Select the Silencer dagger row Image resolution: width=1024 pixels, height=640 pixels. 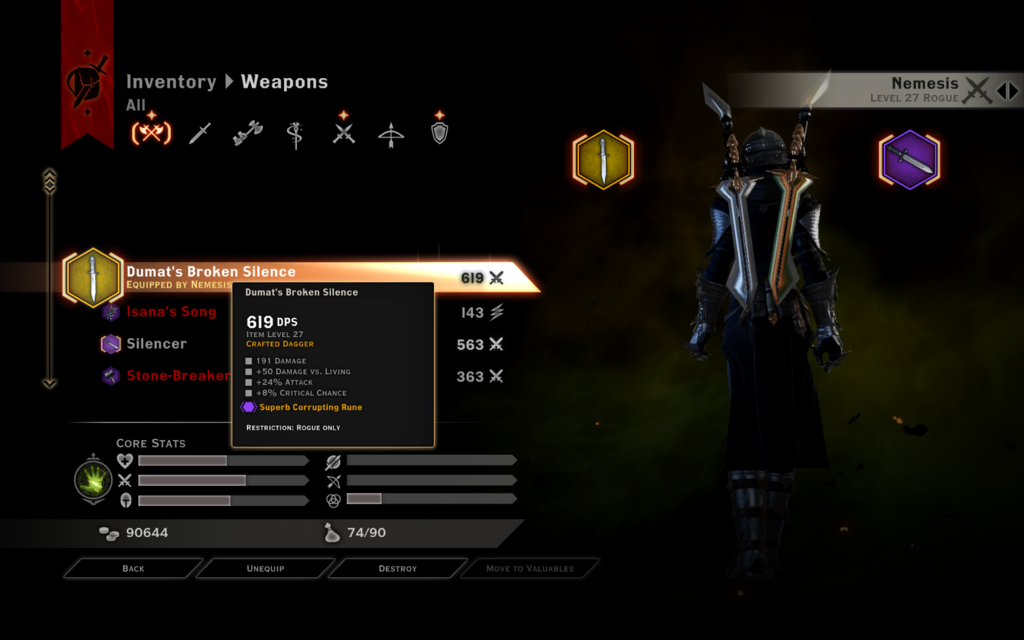[156, 344]
